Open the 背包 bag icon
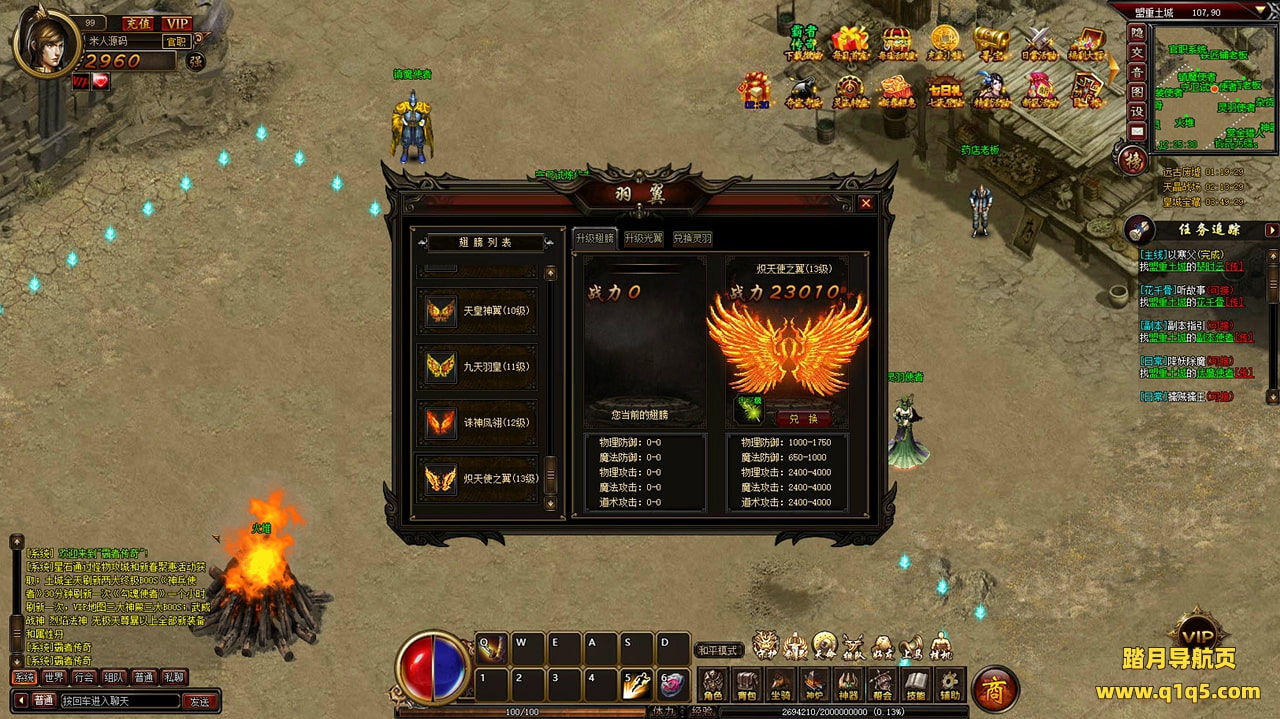Viewport: 1280px width, 719px height. point(746,685)
